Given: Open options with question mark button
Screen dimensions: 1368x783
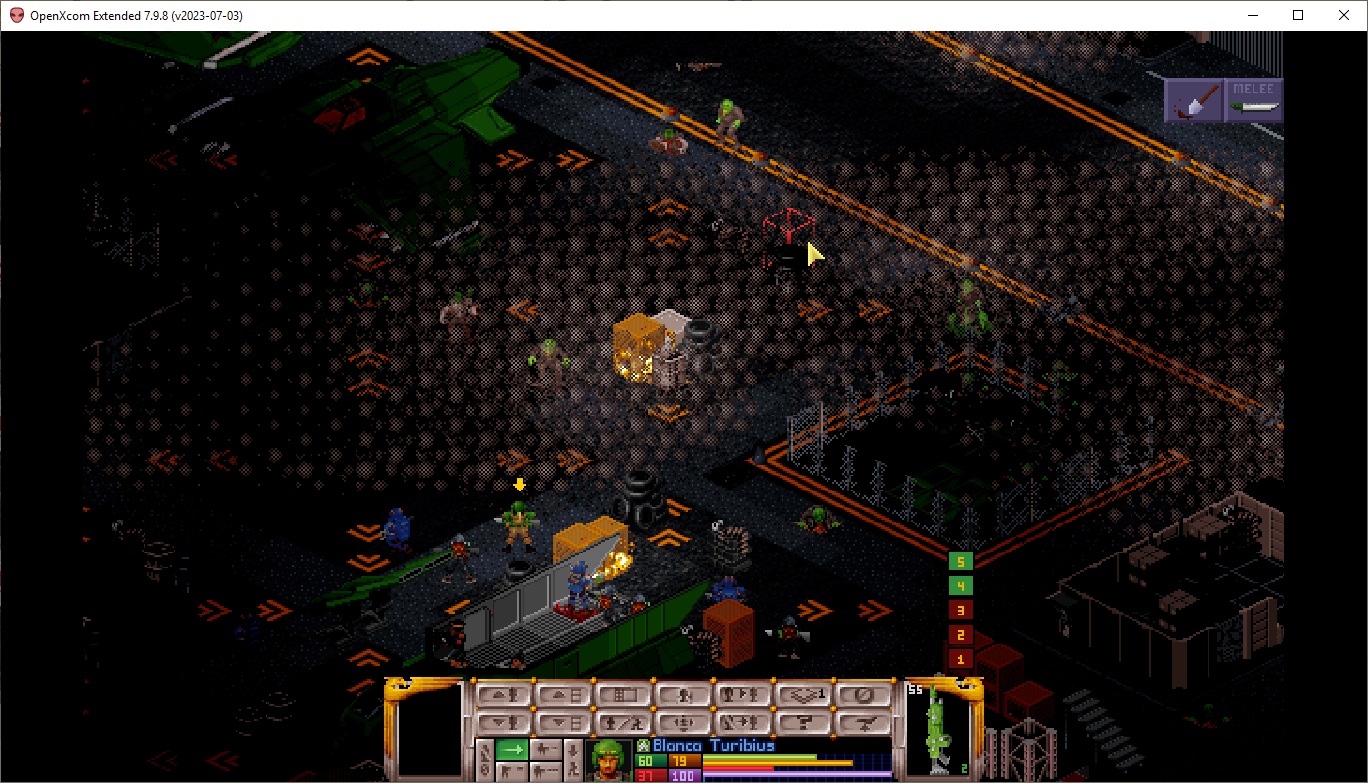Looking at the screenshot, I should (804, 720).
